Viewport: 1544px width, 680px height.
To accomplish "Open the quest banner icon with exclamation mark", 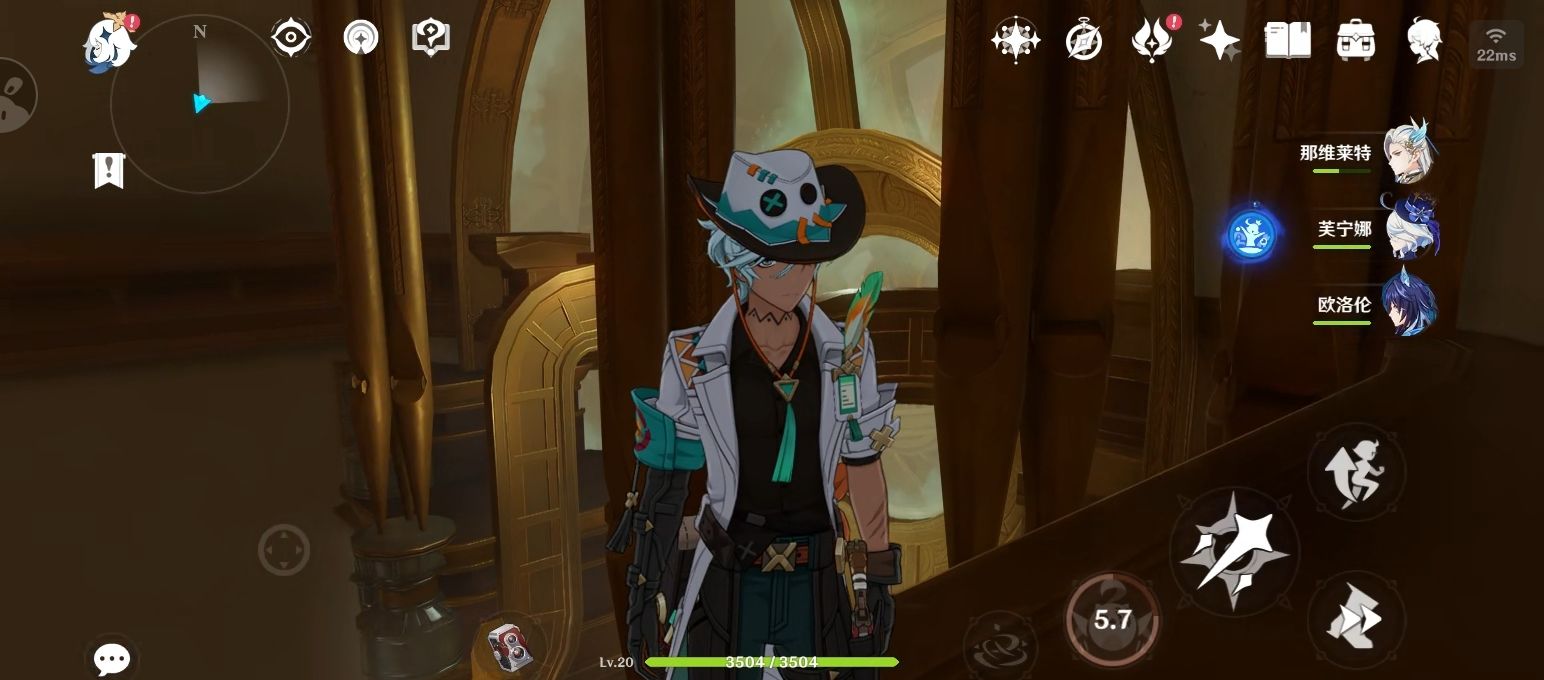I will [x=108, y=171].
